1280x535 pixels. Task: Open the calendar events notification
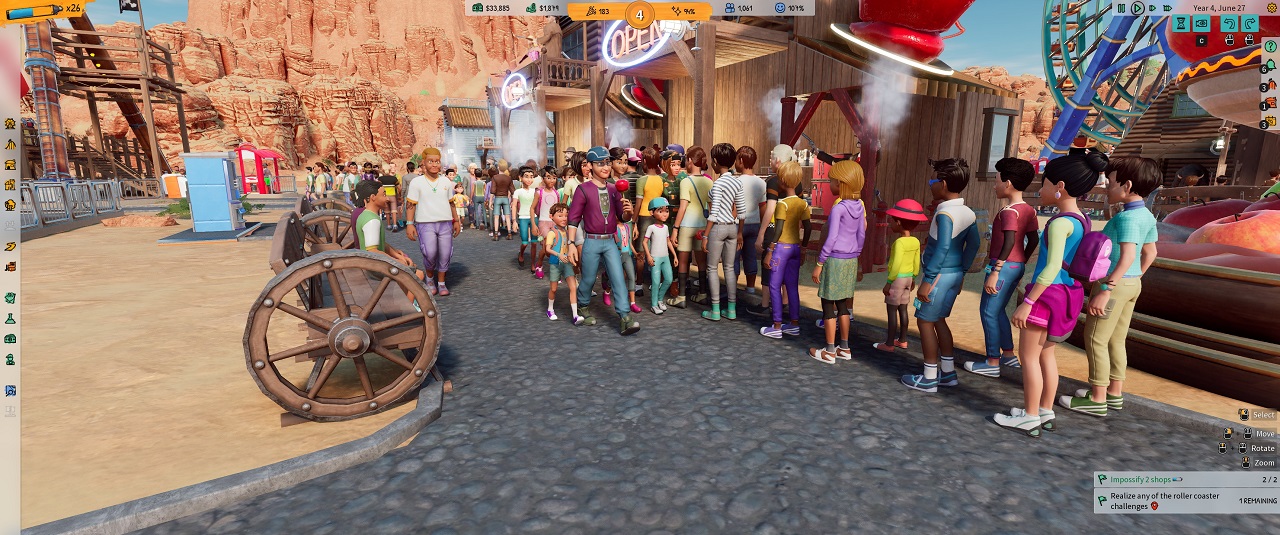coord(1270,122)
